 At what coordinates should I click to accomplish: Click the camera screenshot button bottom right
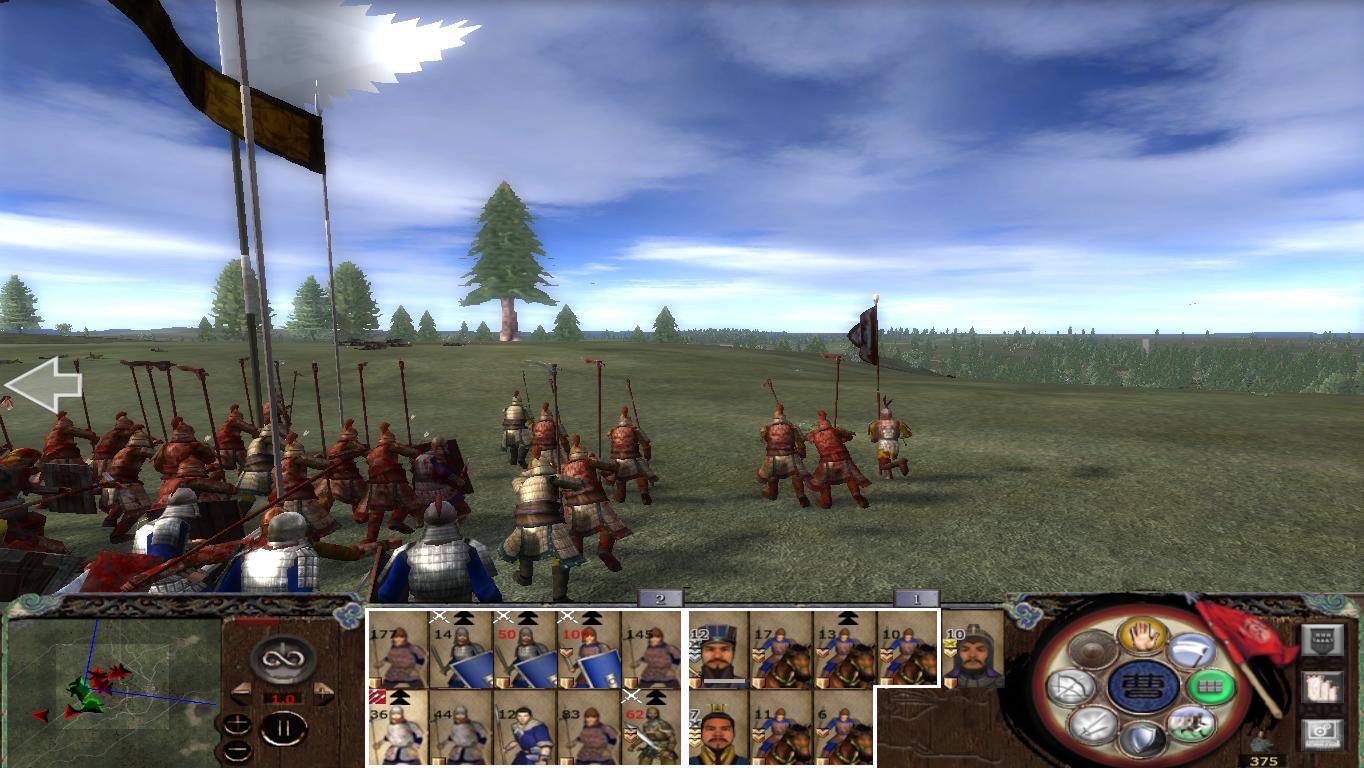pyautogui.click(x=1322, y=733)
